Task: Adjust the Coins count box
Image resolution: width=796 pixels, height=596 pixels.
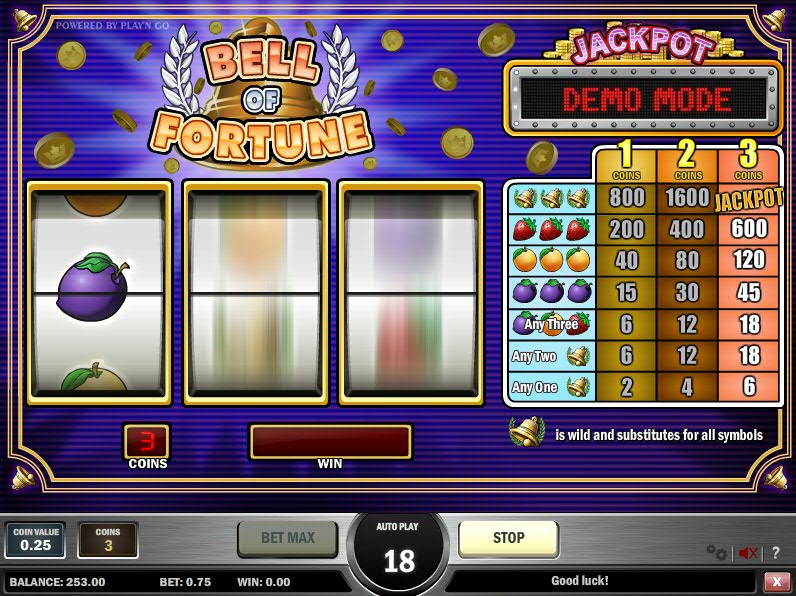Action: click(x=108, y=540)
